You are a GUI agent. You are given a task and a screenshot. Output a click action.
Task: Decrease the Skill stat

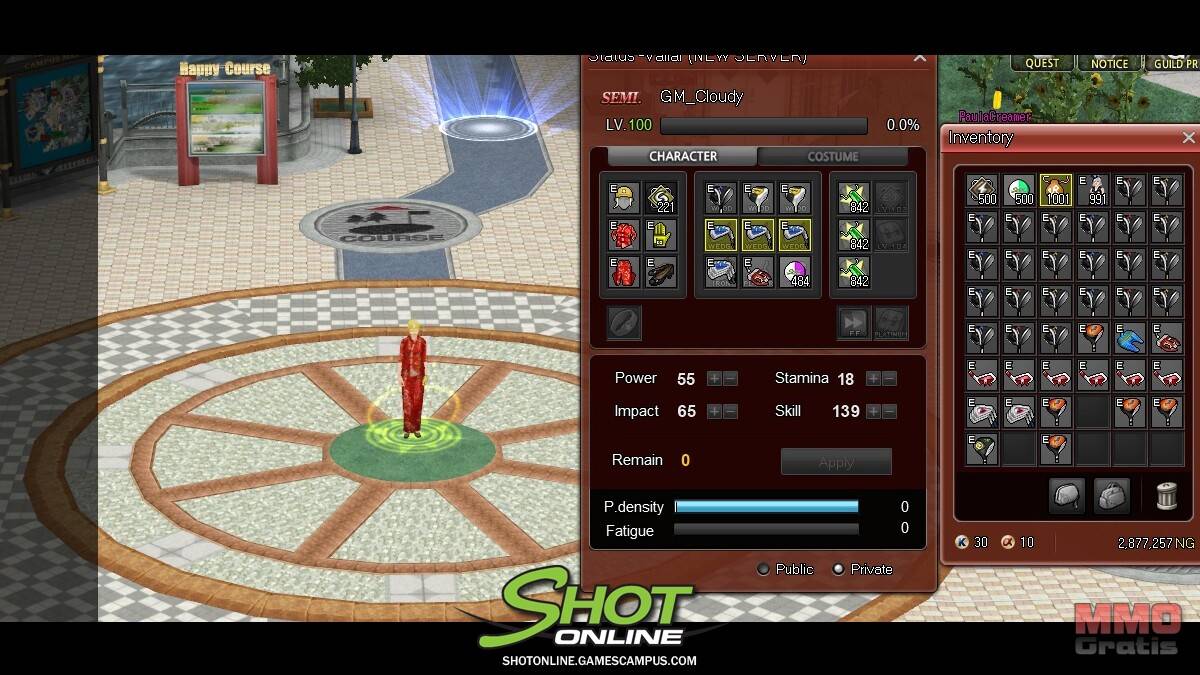(890, 411)
